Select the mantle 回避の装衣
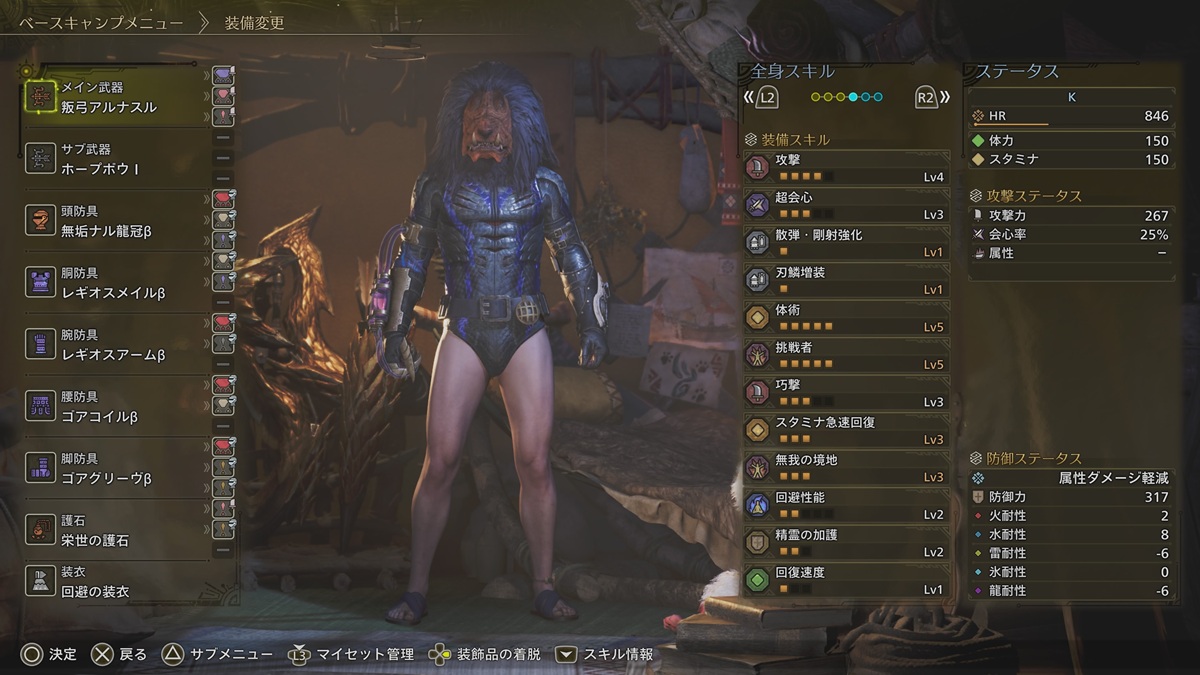The width and height of the screenshot is (1200, 675). pos(115,583)
